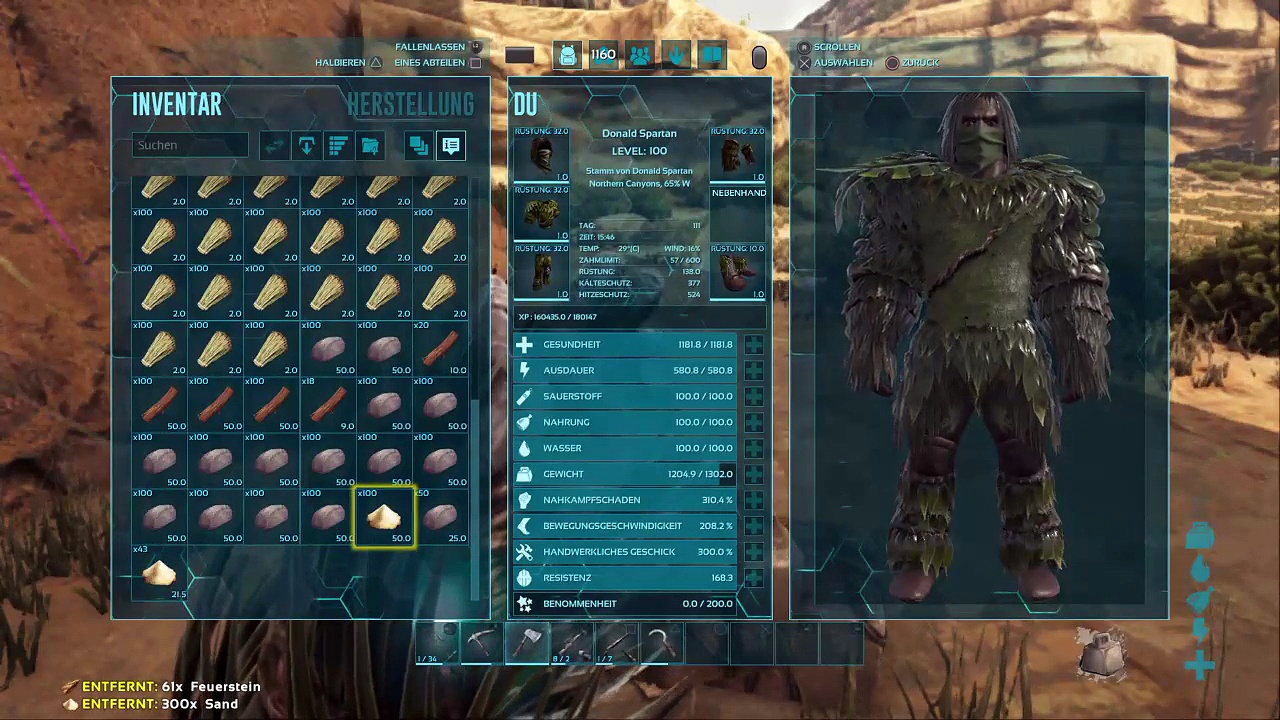Open the book notes tab icon
1280x720 pixels.
[x=712, y=56]
